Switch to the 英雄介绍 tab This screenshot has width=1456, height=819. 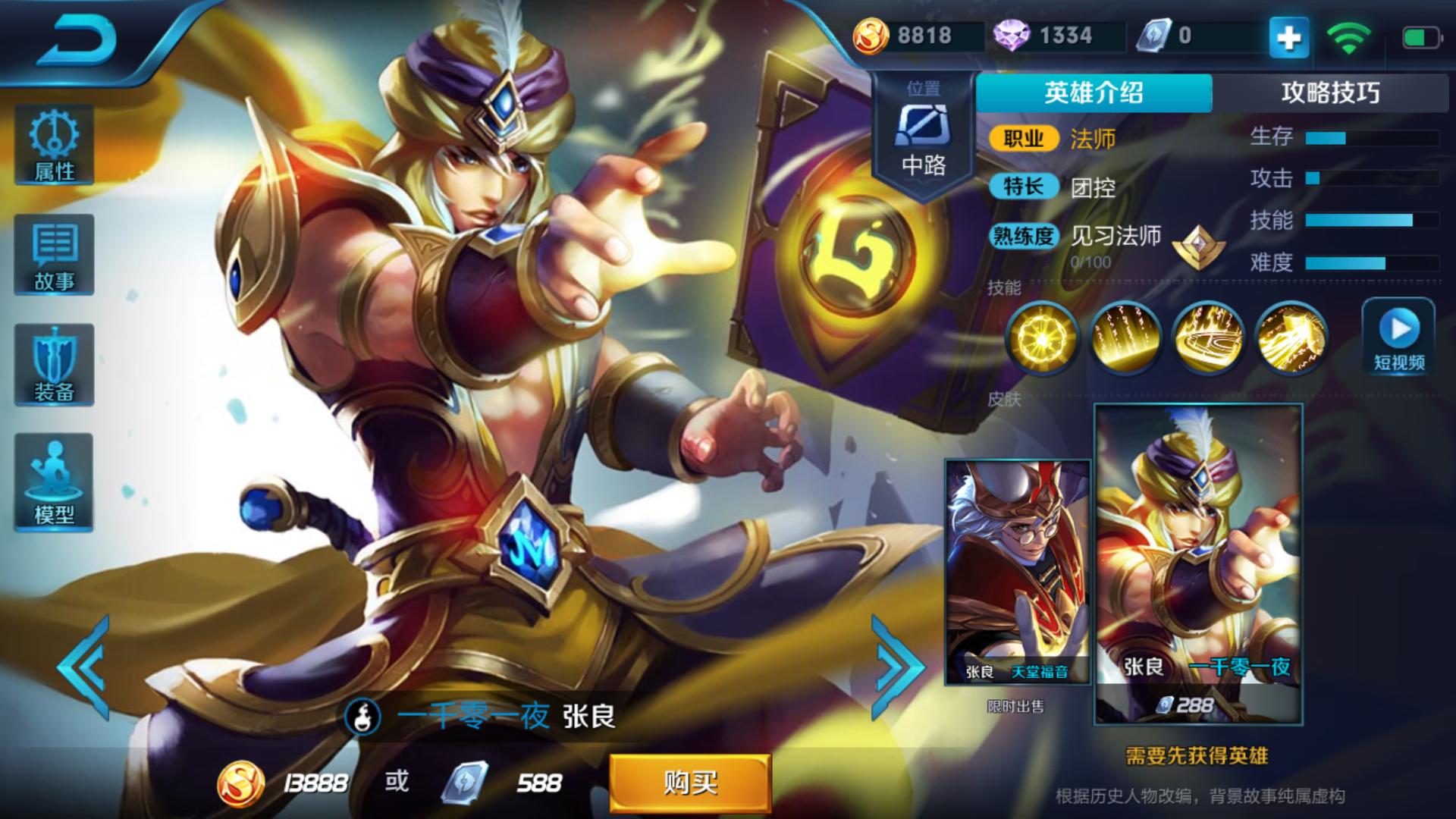1094,93
